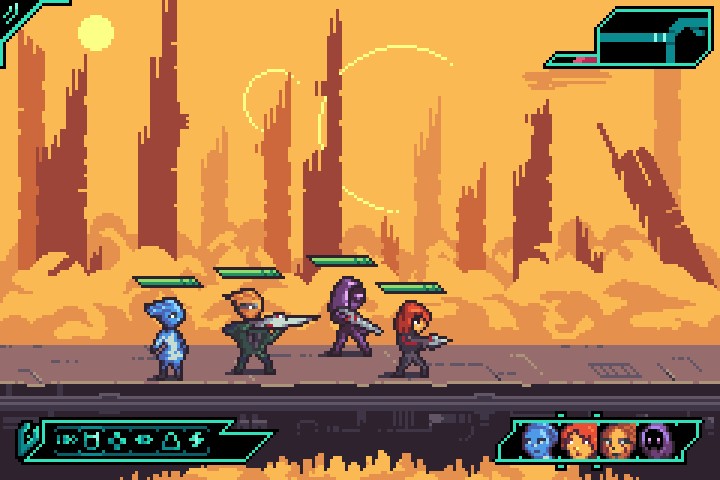Select the red-haired squad member portrait

click(578, 439)
